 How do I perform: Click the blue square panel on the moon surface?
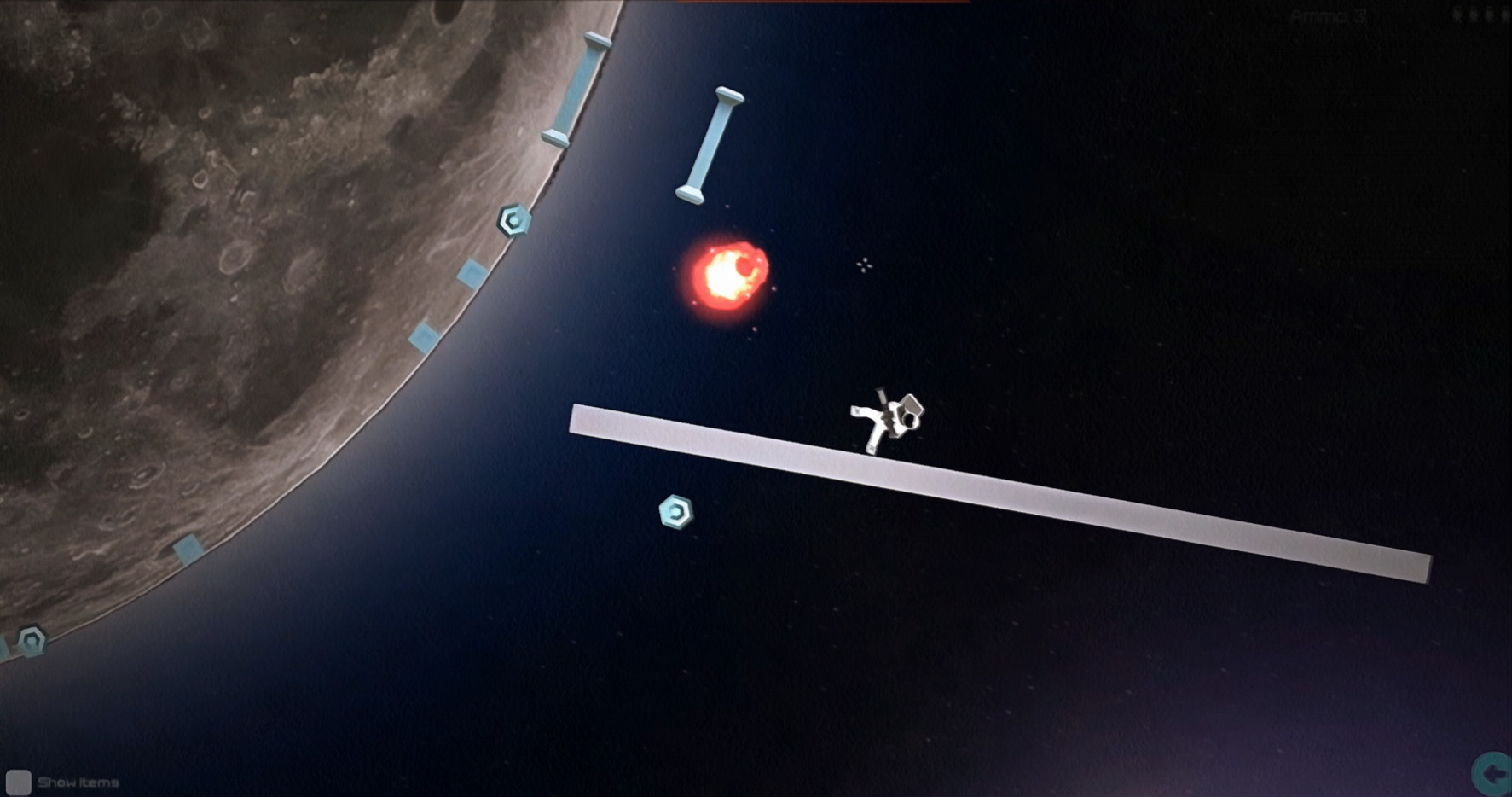click(472, 273)
